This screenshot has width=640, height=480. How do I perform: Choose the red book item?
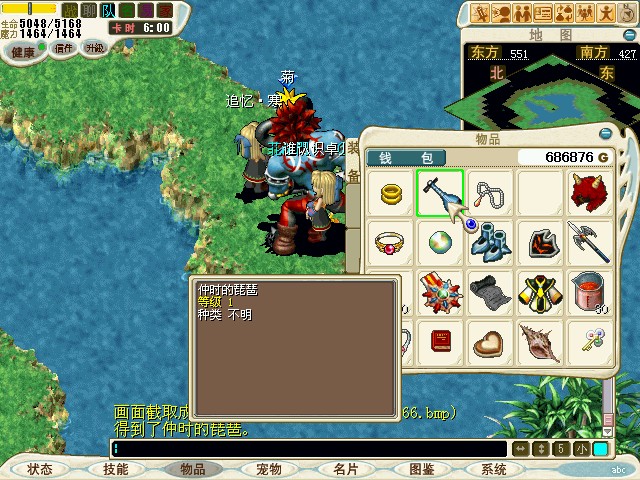pos(440,343)
